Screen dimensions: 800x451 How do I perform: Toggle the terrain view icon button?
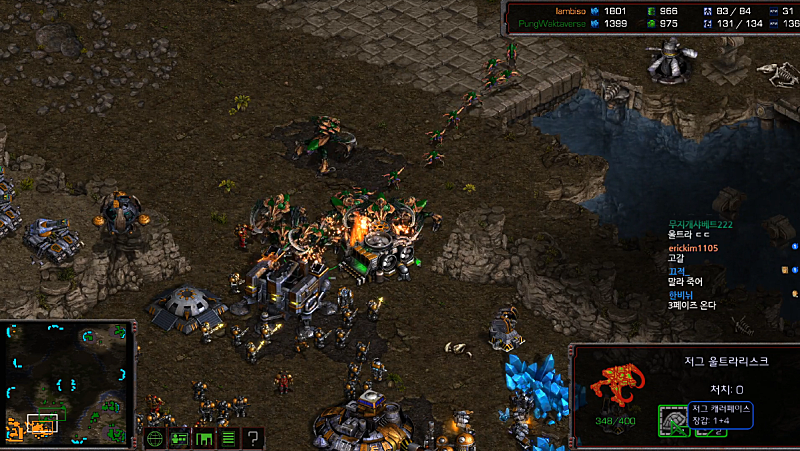tap(204, 437)
